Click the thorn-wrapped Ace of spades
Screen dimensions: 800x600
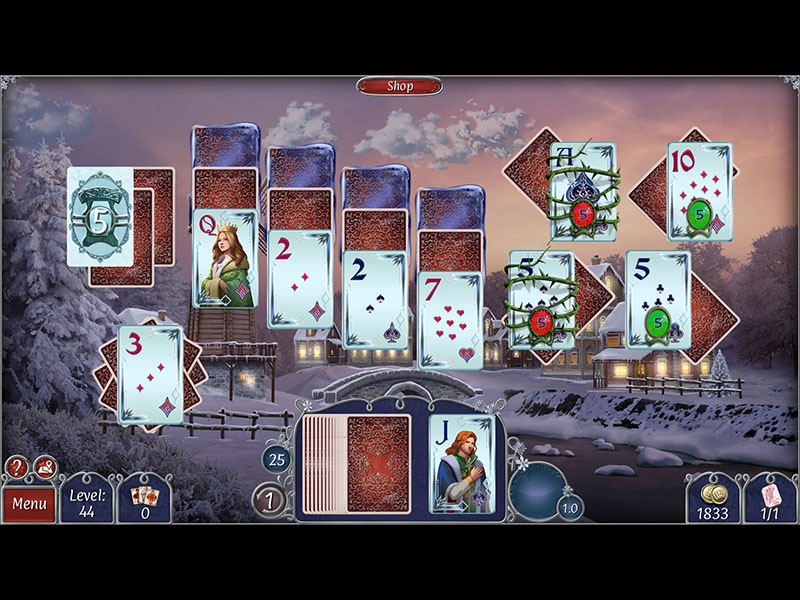(x=583, y=191)
